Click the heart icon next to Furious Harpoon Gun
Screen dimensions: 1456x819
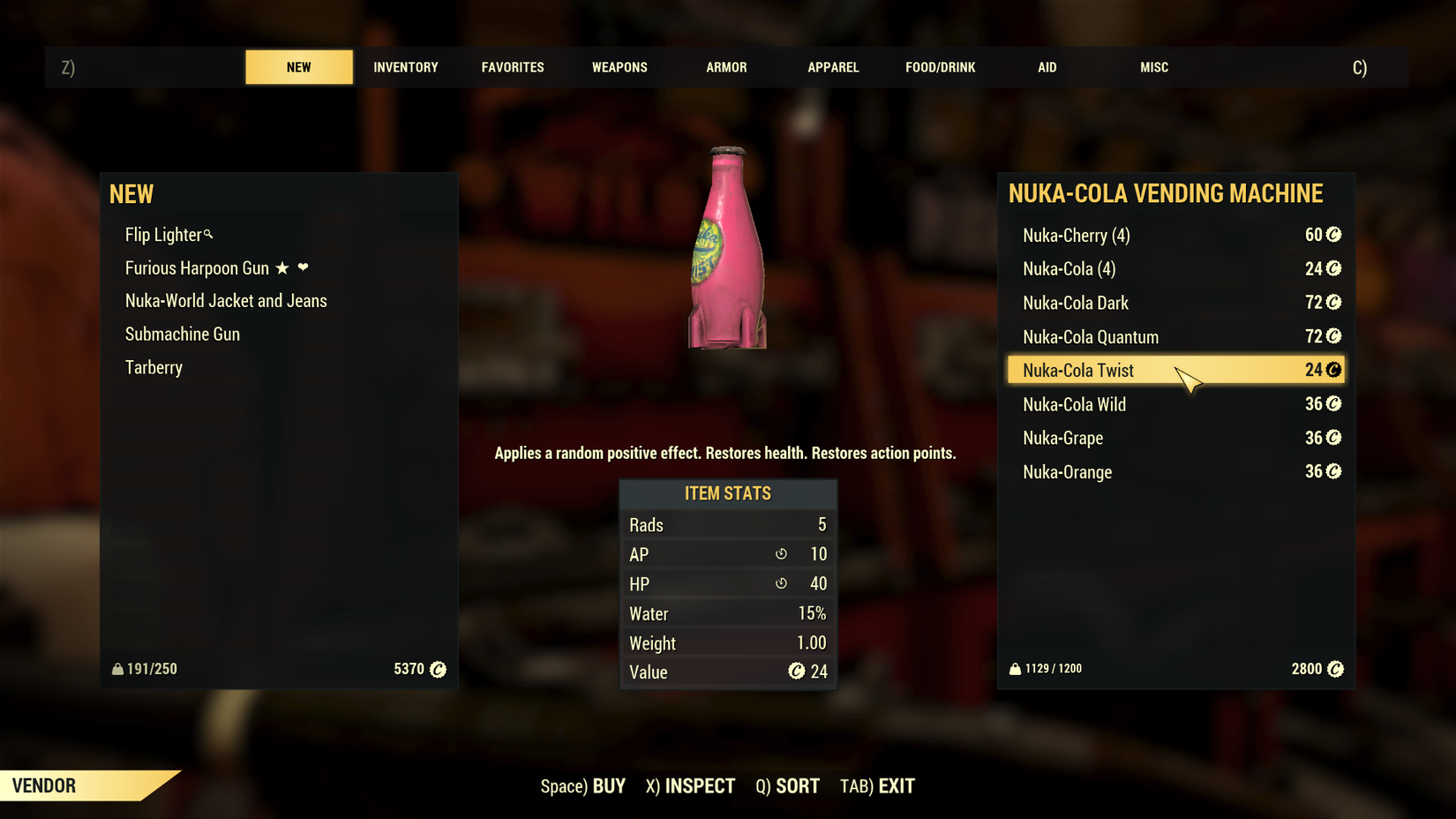304,267
